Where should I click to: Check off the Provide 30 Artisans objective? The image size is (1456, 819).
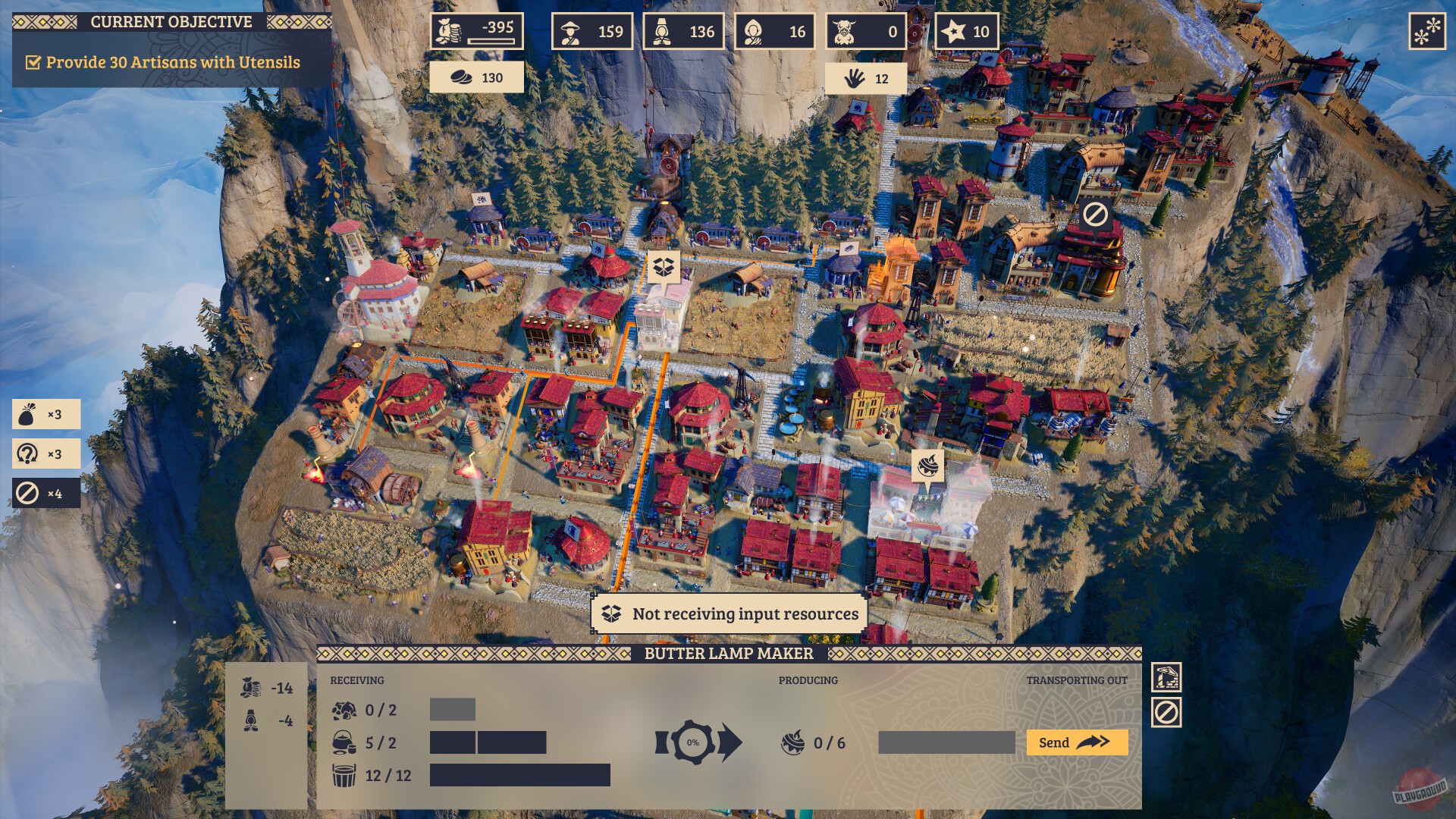(34, 64)
